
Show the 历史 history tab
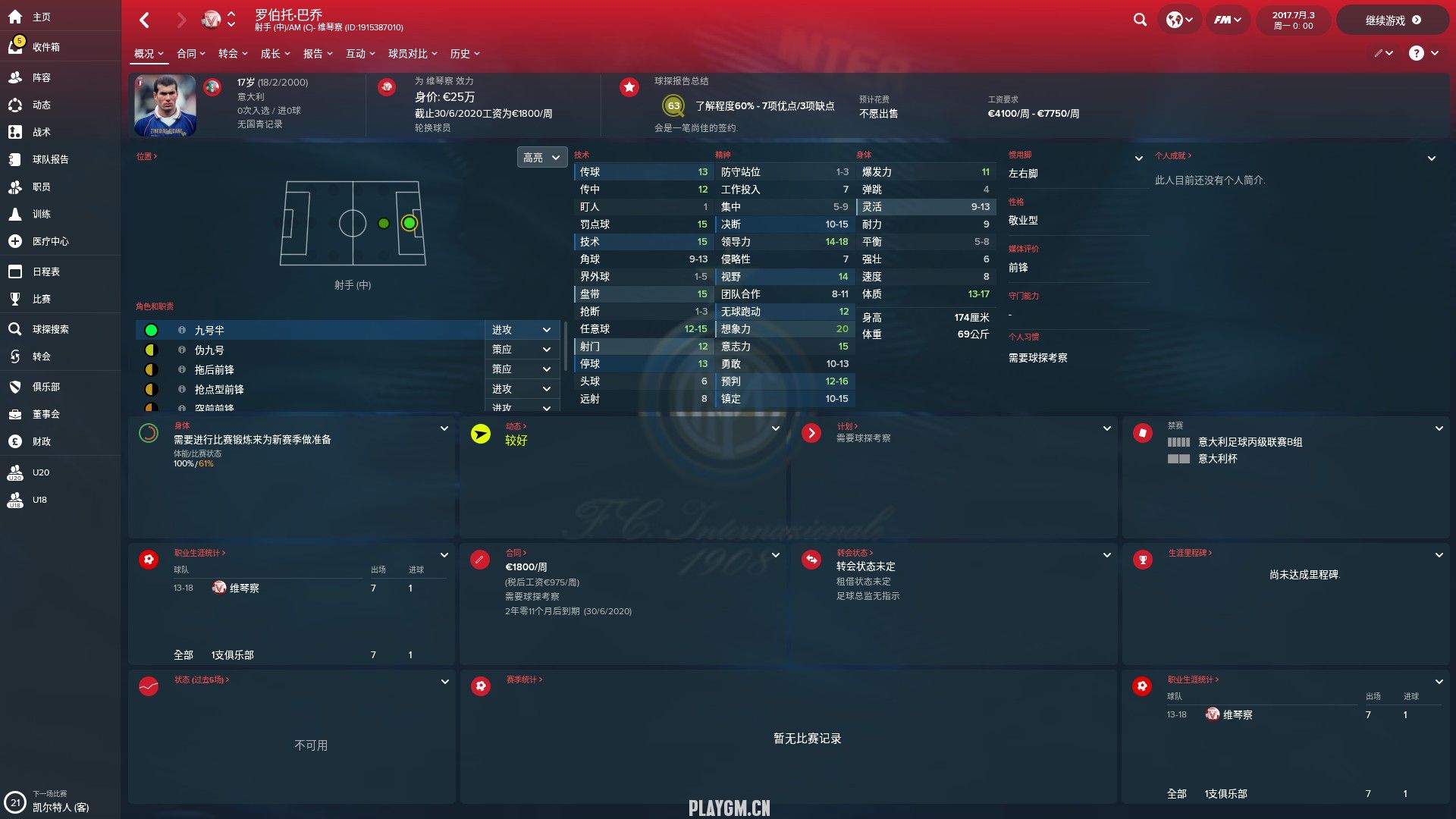point(464,54)
